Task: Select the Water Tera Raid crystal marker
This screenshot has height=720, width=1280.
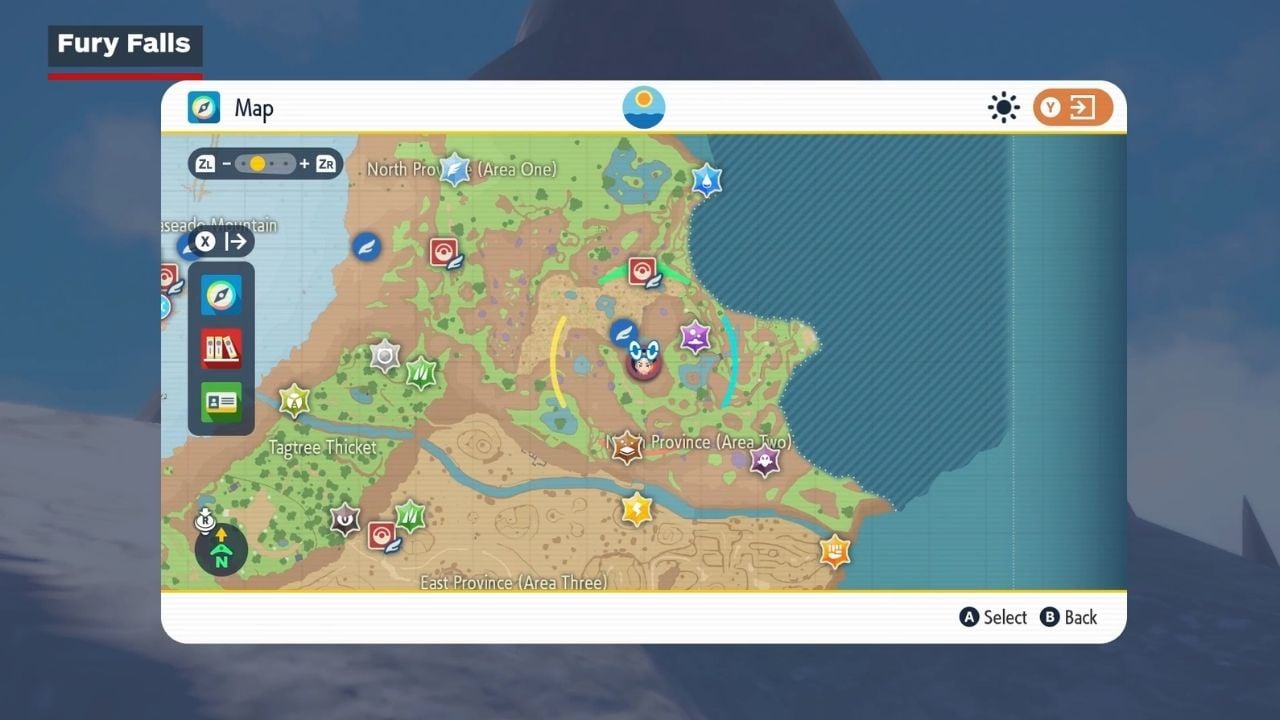Action: pos(707,180)
